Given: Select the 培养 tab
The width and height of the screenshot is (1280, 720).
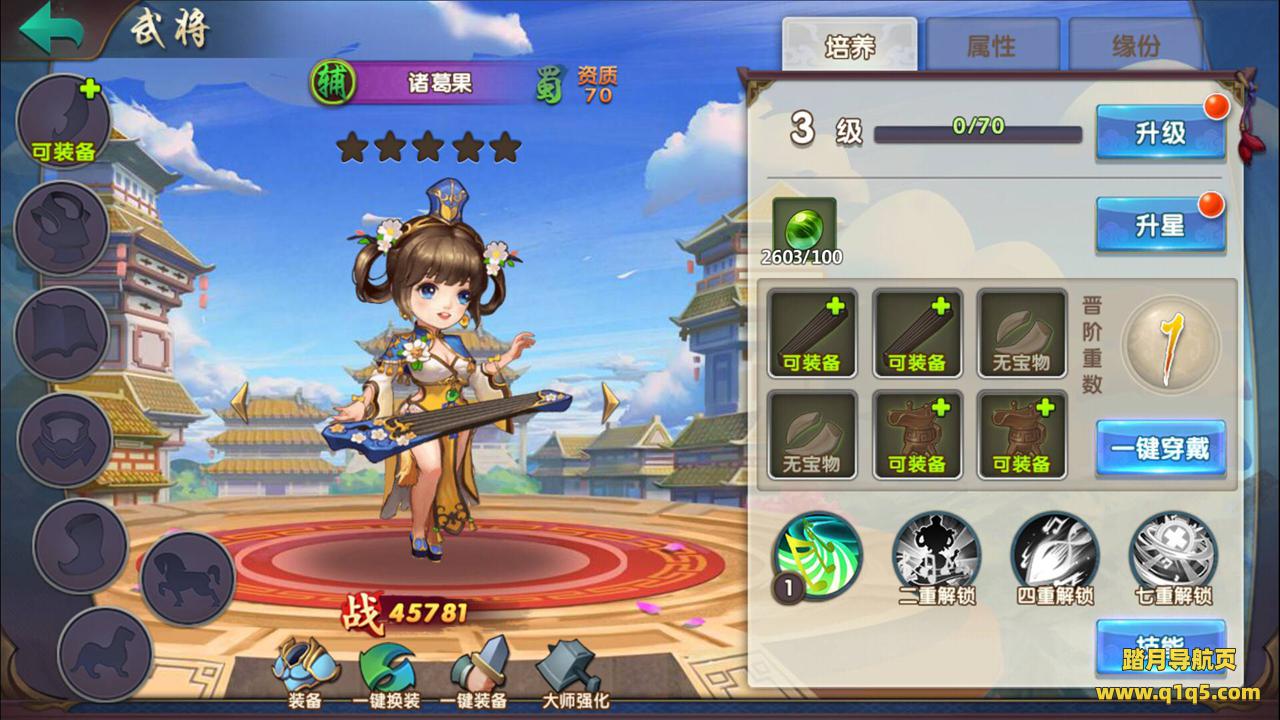Looking at the screenshot, I should pos(849,46).
